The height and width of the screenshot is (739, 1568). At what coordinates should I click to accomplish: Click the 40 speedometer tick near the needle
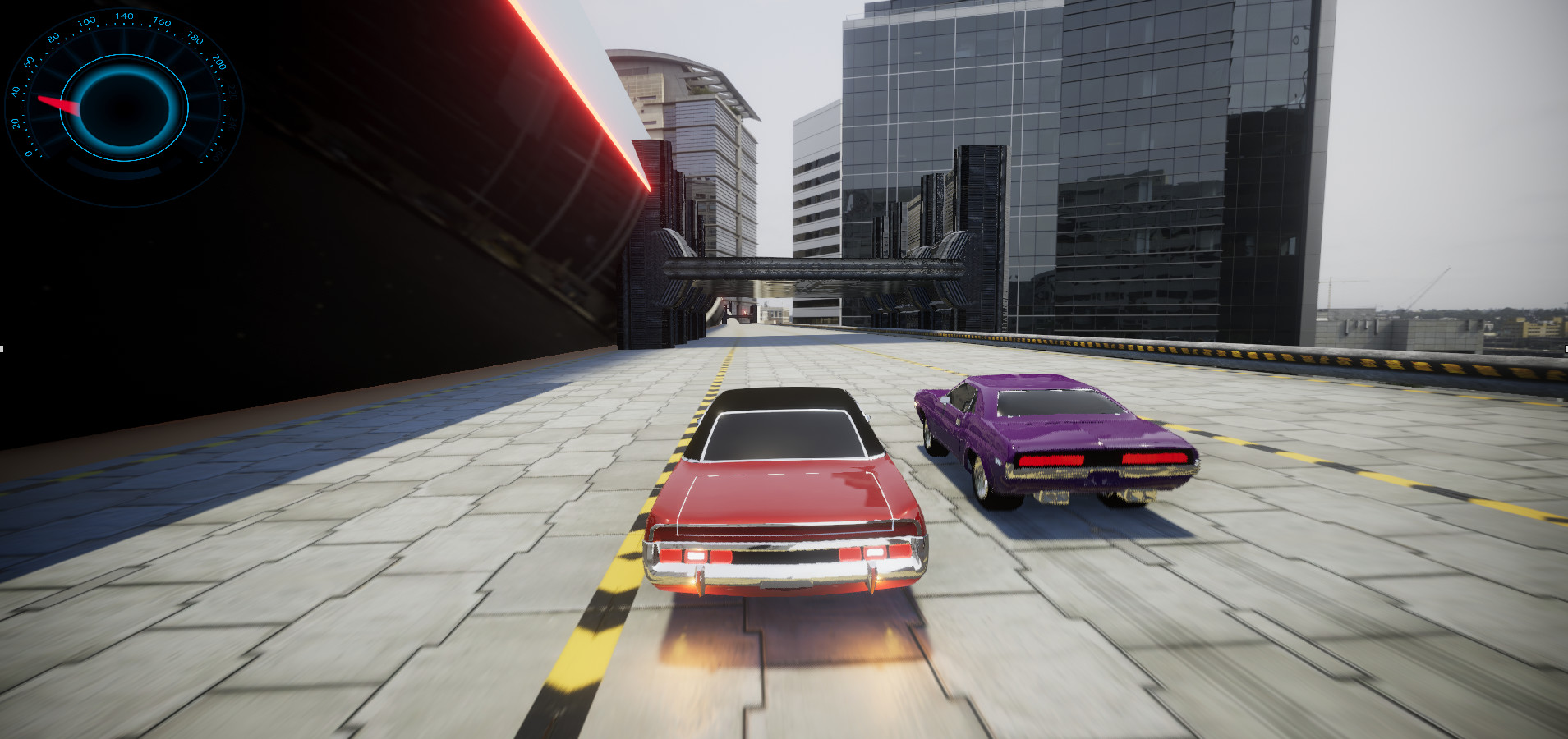(x=16, y=91)
